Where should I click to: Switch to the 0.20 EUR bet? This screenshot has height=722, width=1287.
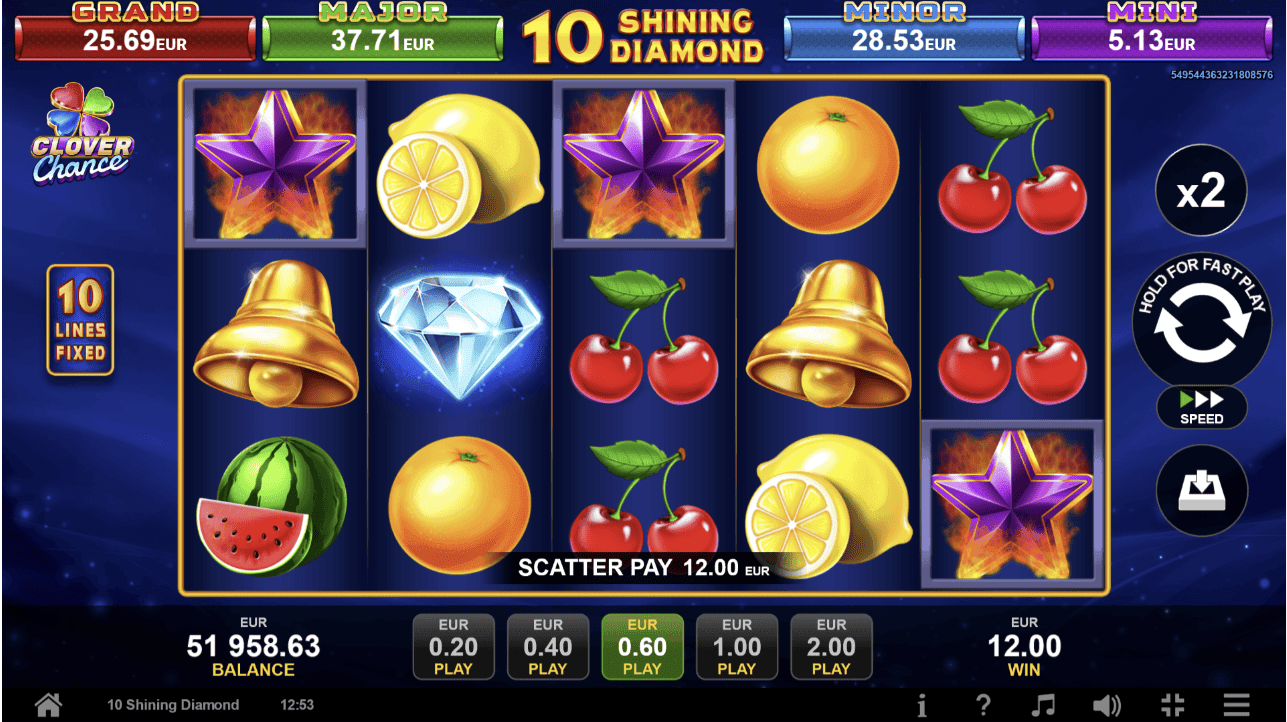pos(453,646)
